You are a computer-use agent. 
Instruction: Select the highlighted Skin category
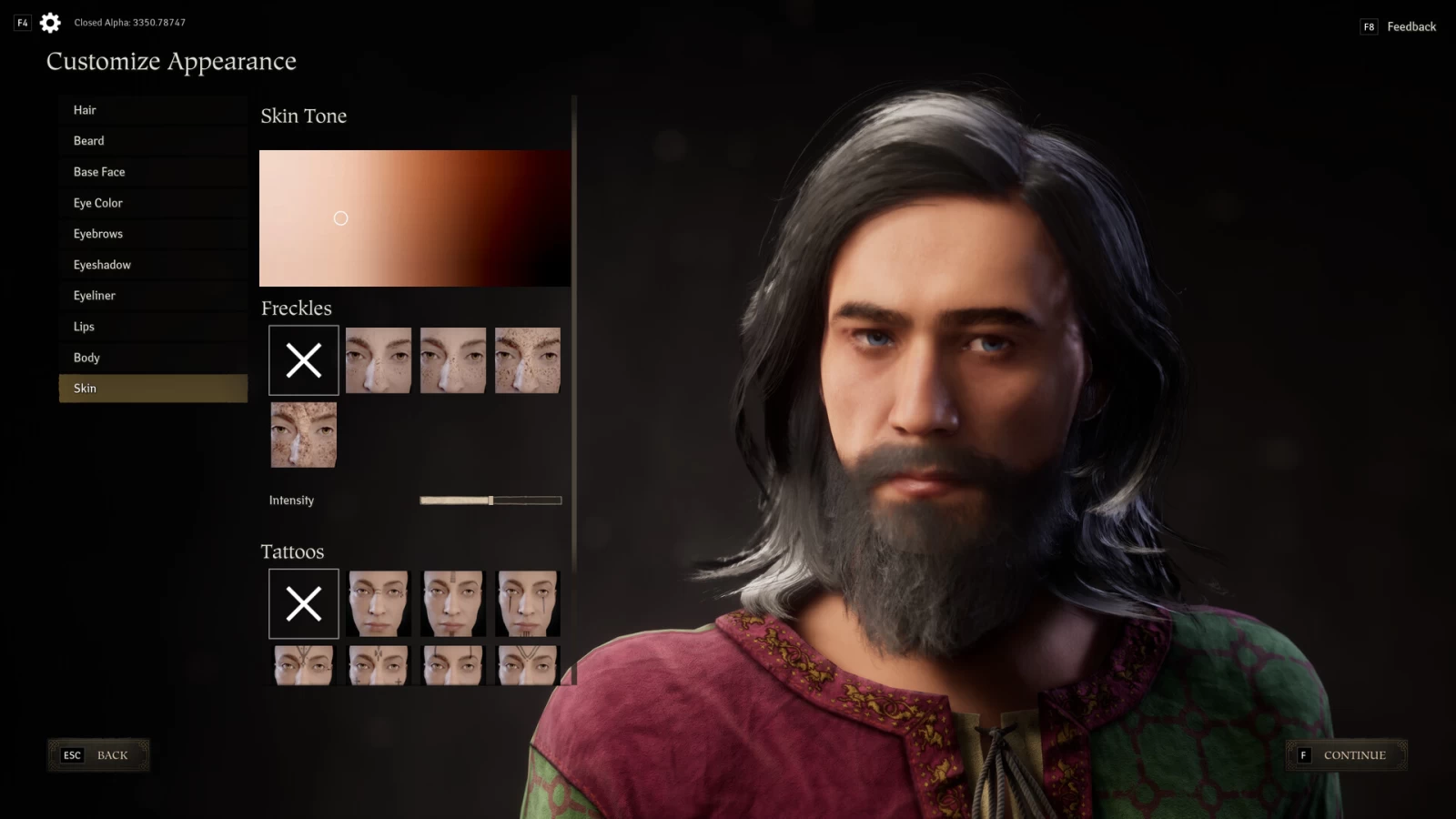coord(153,389)
